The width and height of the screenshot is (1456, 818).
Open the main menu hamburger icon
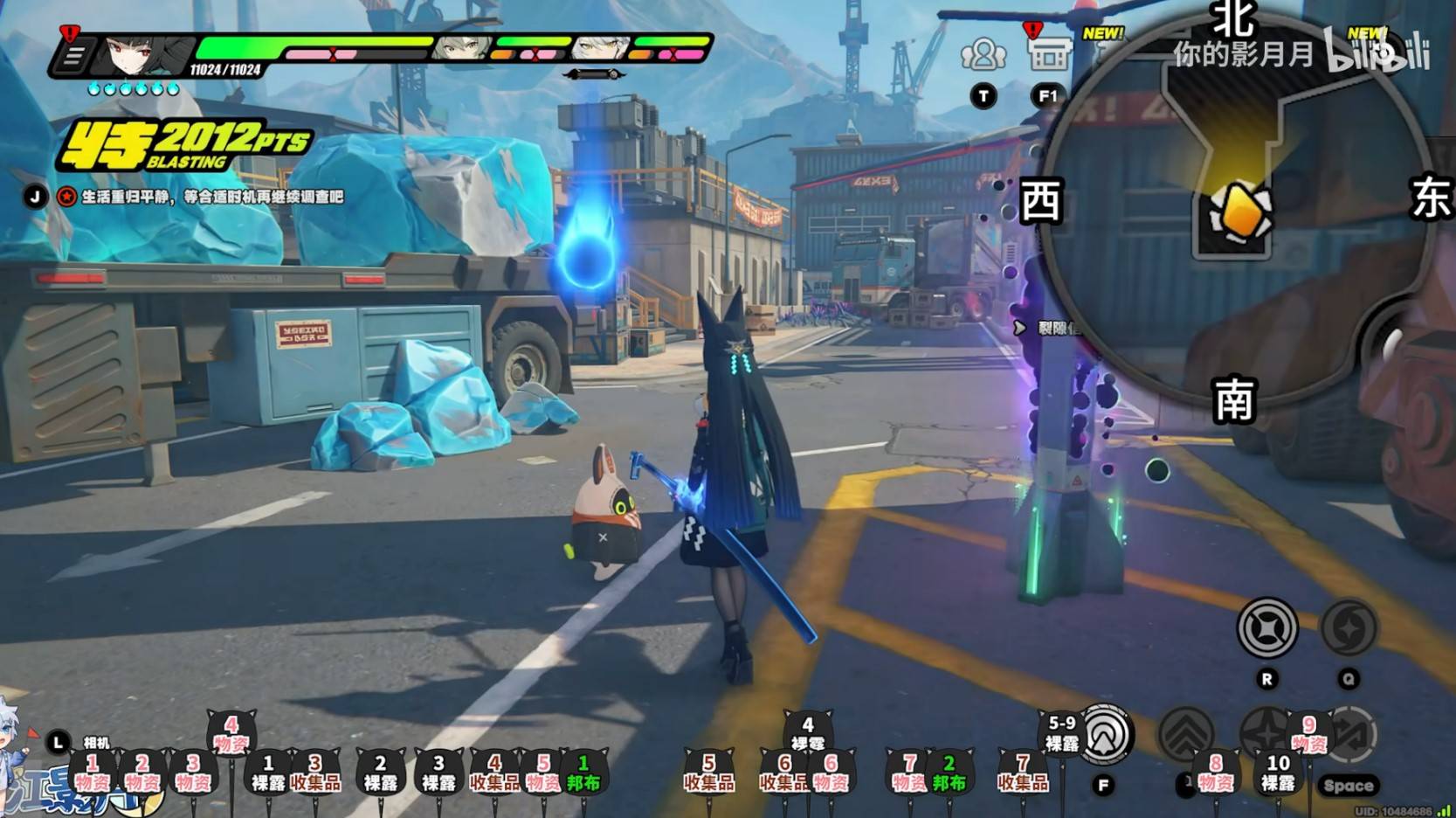[x=73, y=57]
